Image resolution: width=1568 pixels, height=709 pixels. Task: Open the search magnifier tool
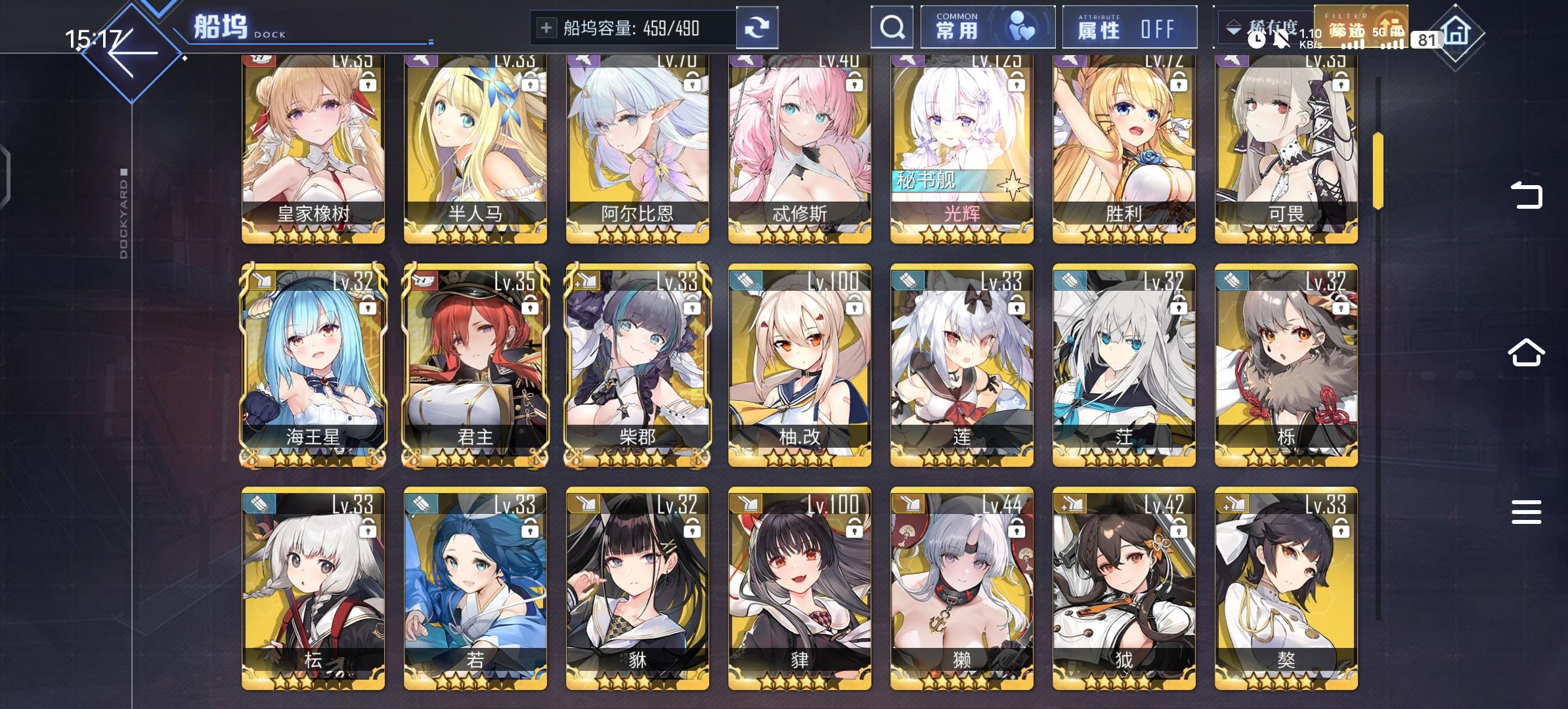point(891,28)
